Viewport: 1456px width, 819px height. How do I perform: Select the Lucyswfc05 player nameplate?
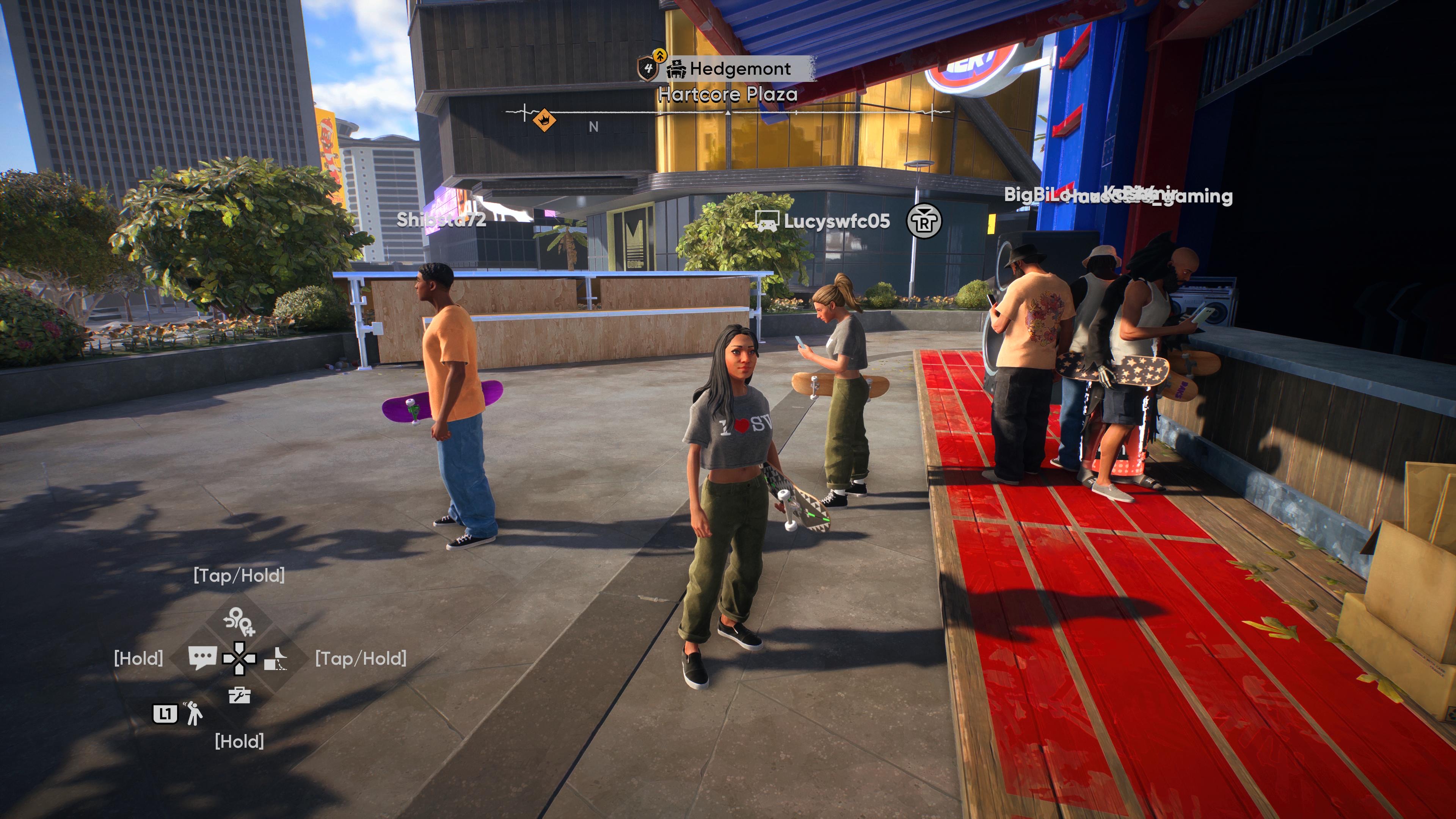point(836,221)
